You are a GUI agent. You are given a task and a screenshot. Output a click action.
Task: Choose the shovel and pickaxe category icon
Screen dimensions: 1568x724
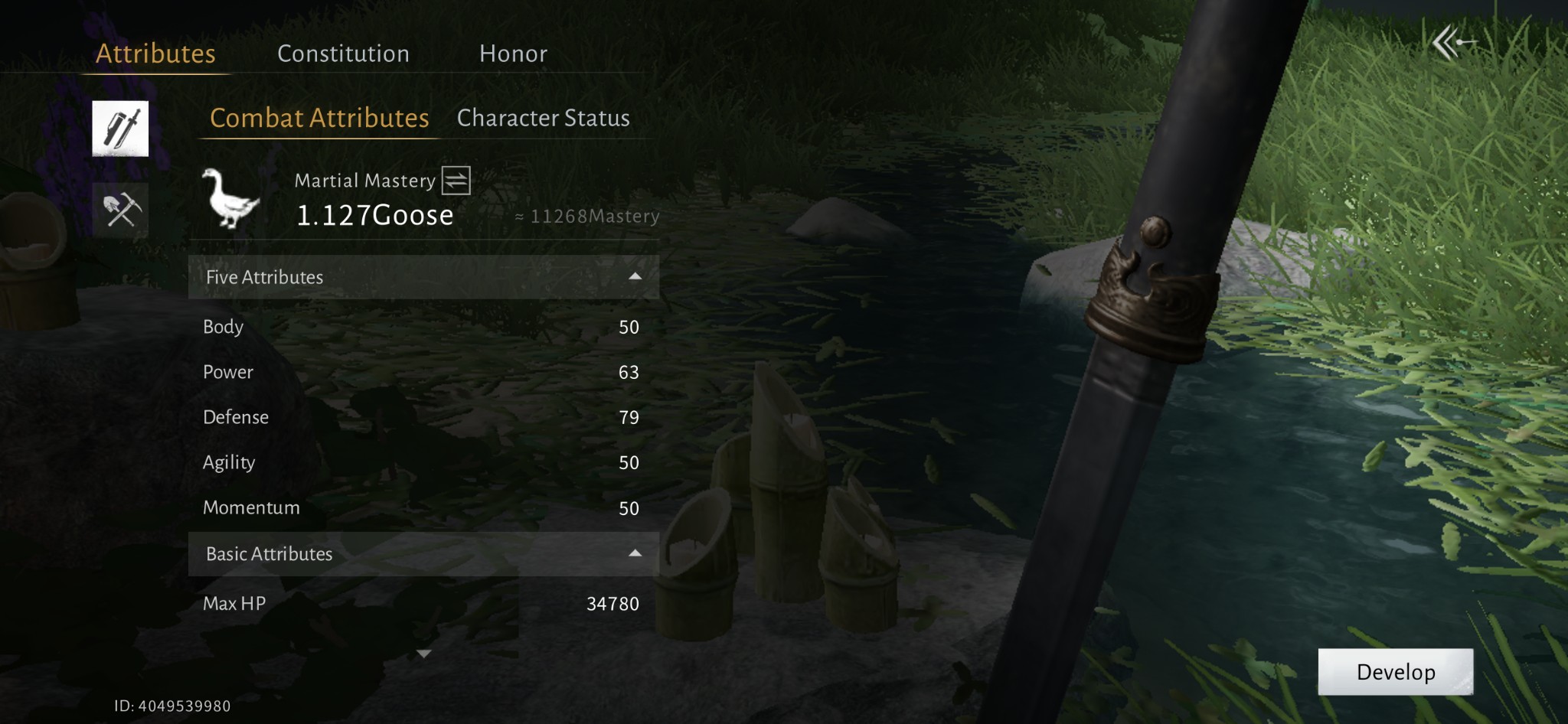(120, 210)
